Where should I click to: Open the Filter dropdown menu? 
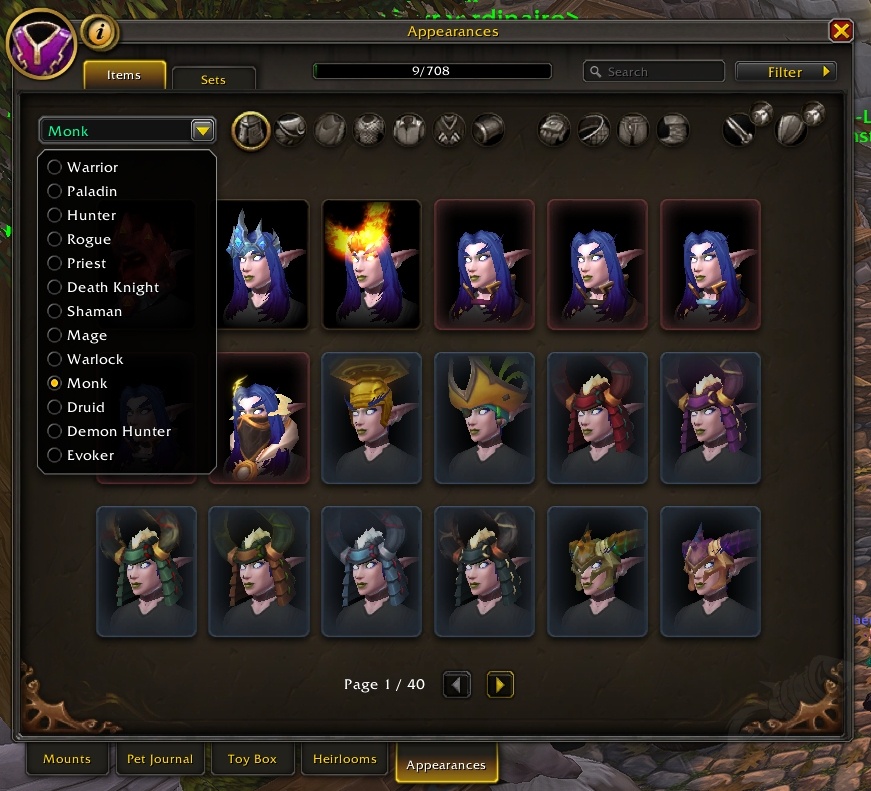point(786,72)
